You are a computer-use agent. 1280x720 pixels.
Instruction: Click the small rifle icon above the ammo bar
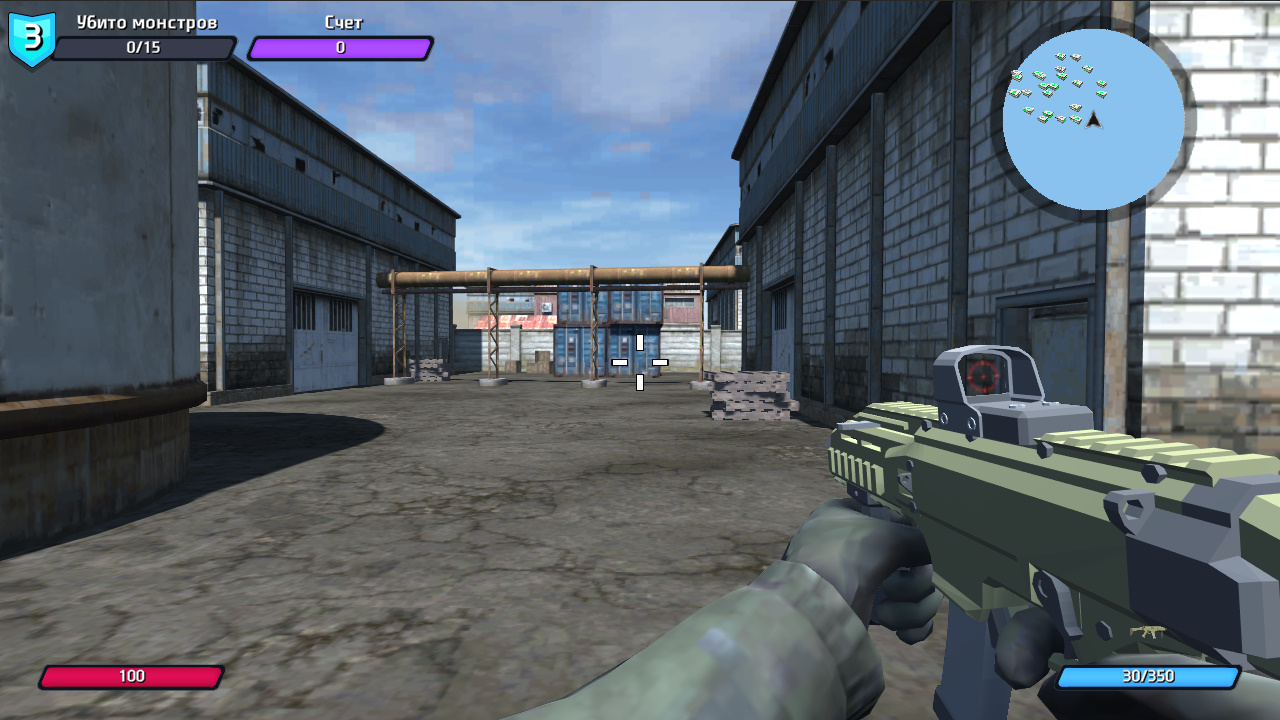pos(1148,629)
